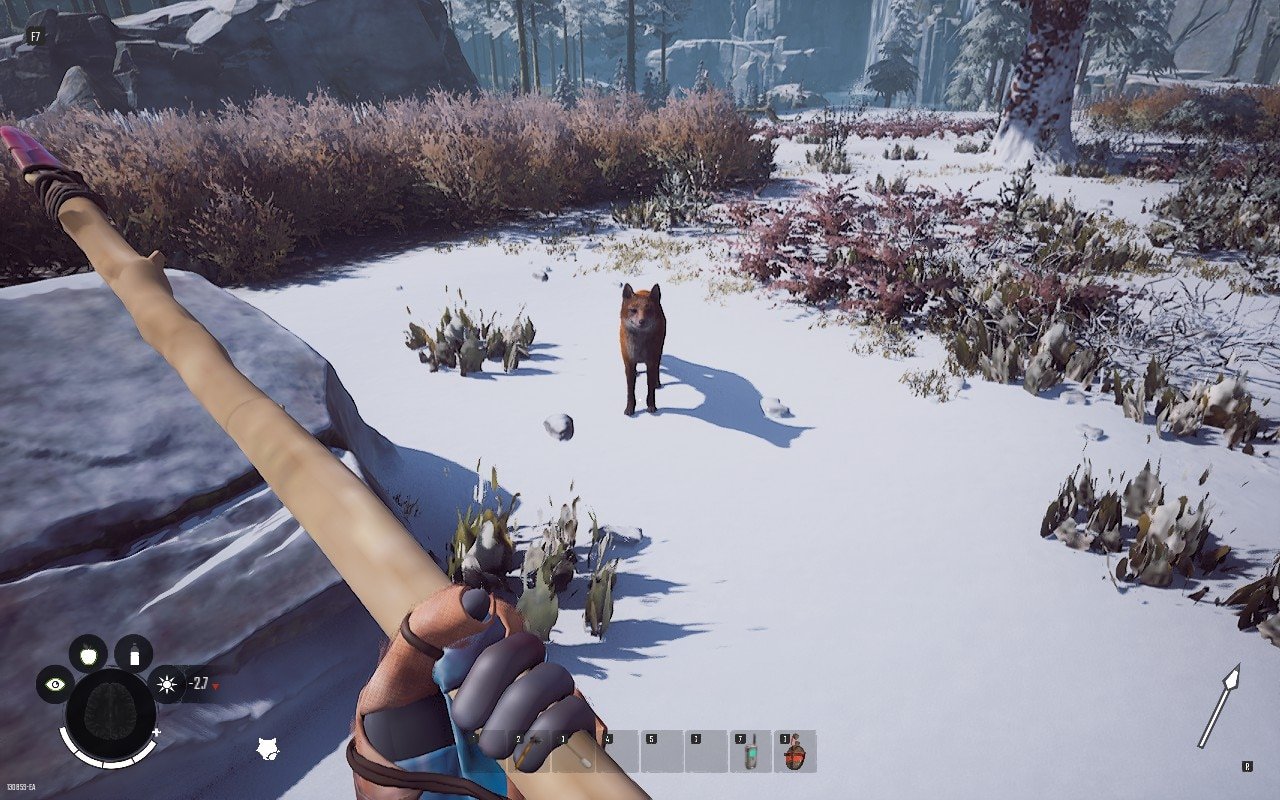Click the fox head companion icon
Image resolution: width=1280 pixels, height=800 pixels.
click(267, 748)
